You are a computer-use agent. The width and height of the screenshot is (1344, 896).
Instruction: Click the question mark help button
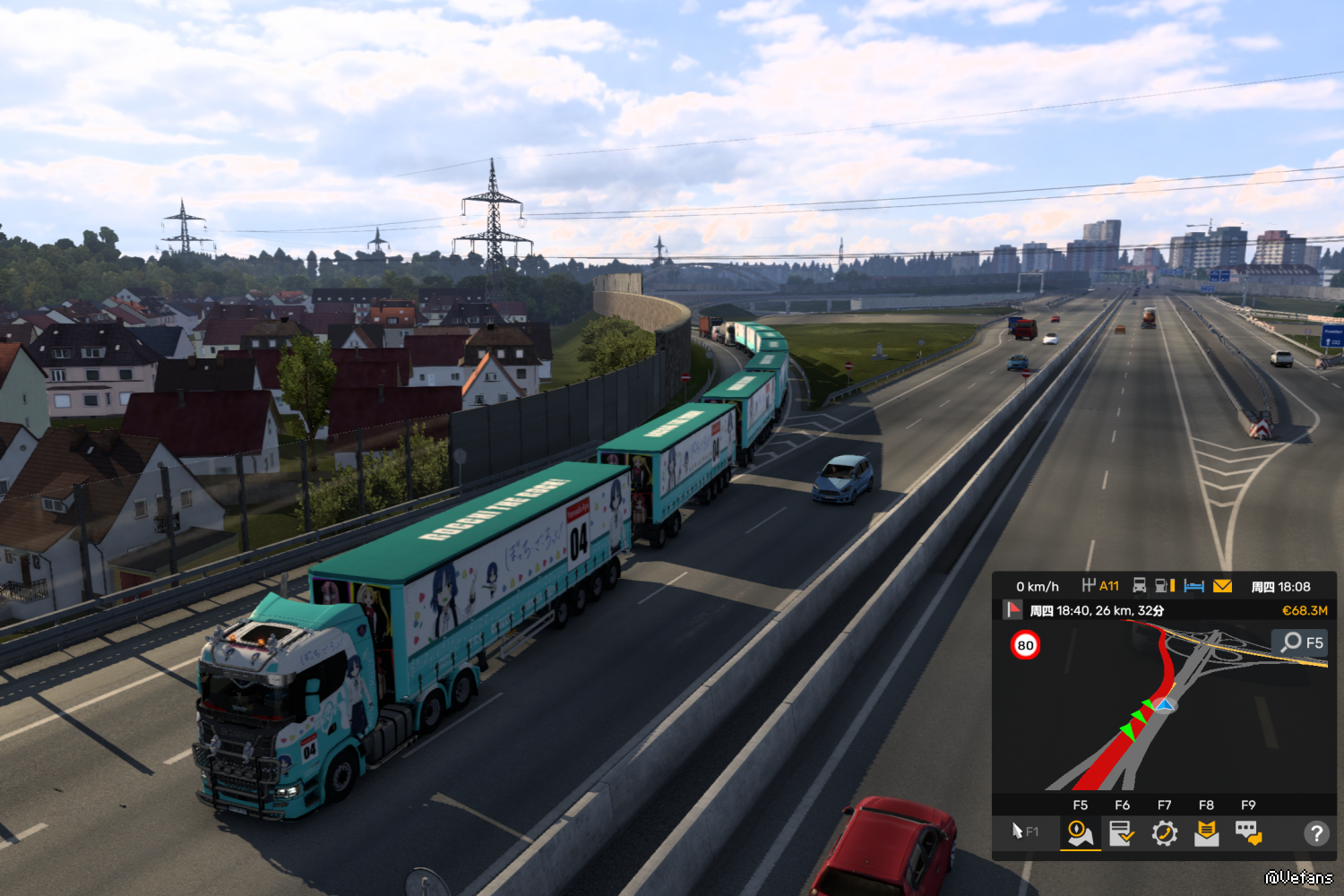(x=1315, y=833)
